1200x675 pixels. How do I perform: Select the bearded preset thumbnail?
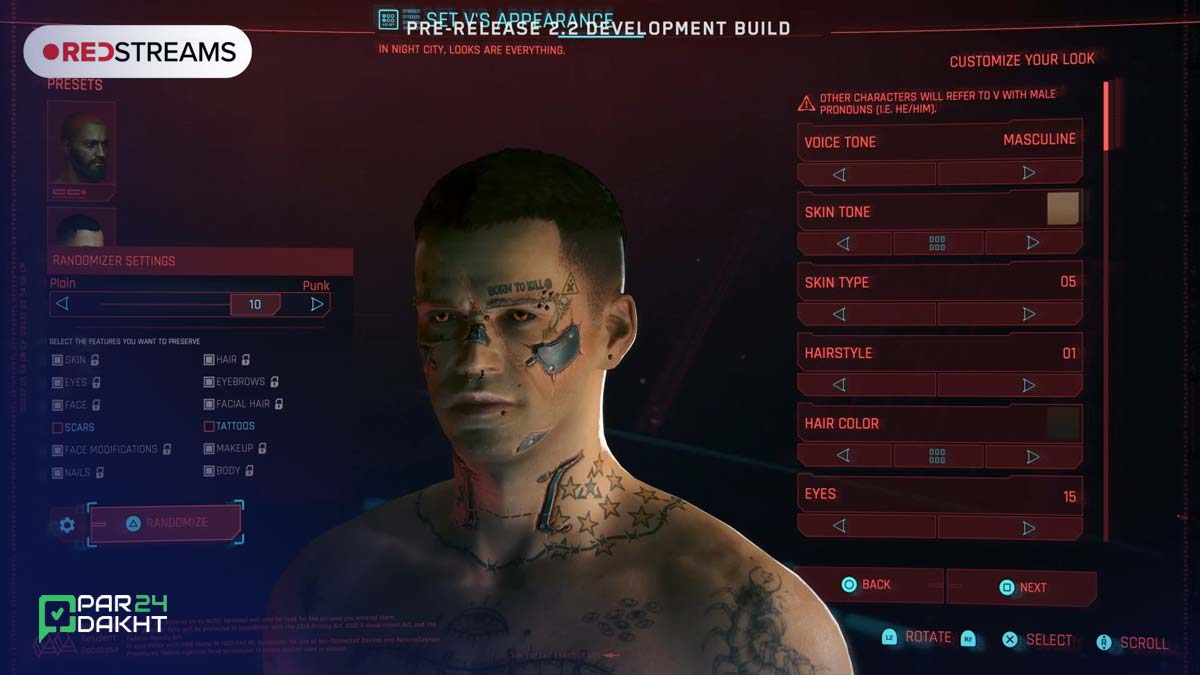(x=81, y=150)
